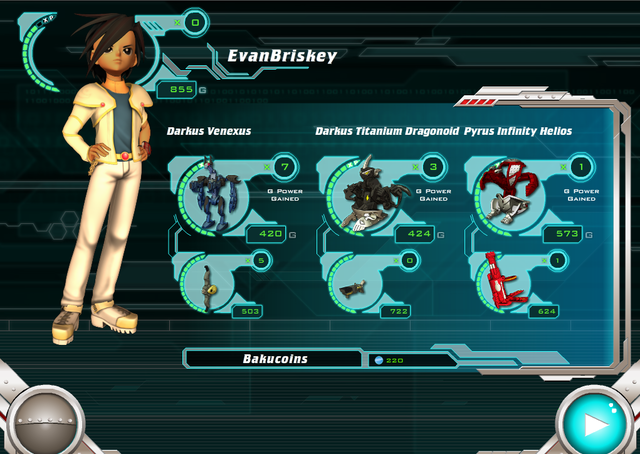Pick the Pyrus Infinity Helios portrait
The width and height of the screenshot is (640, 454).
[x=507, y=190]
